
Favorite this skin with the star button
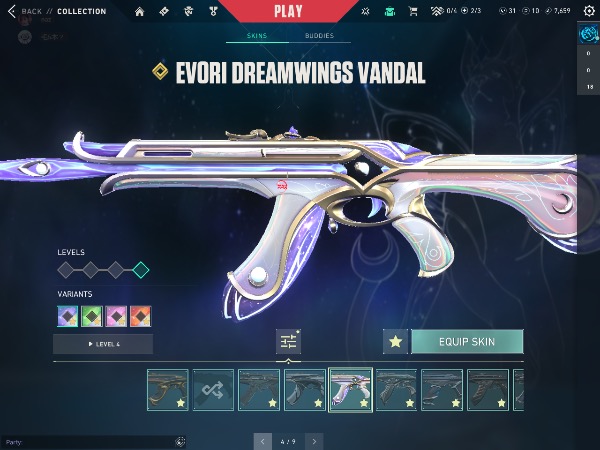[395, 342]
